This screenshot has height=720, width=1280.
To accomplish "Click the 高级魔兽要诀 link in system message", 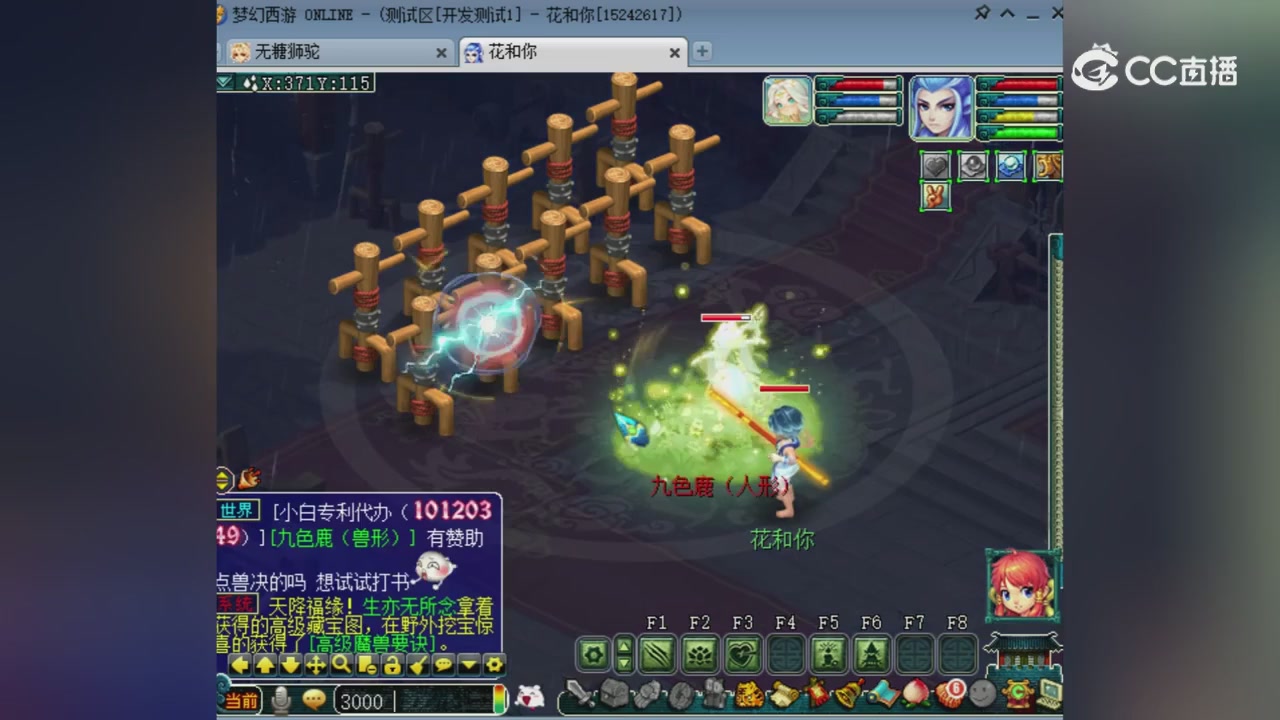I will 371,643.
